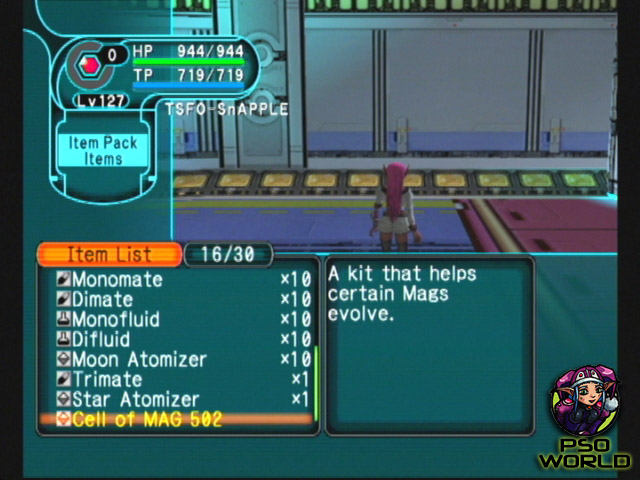Click the Item List header tab
Image resolution: width=640 pixels, height=480 pixels.
[108, 254]
